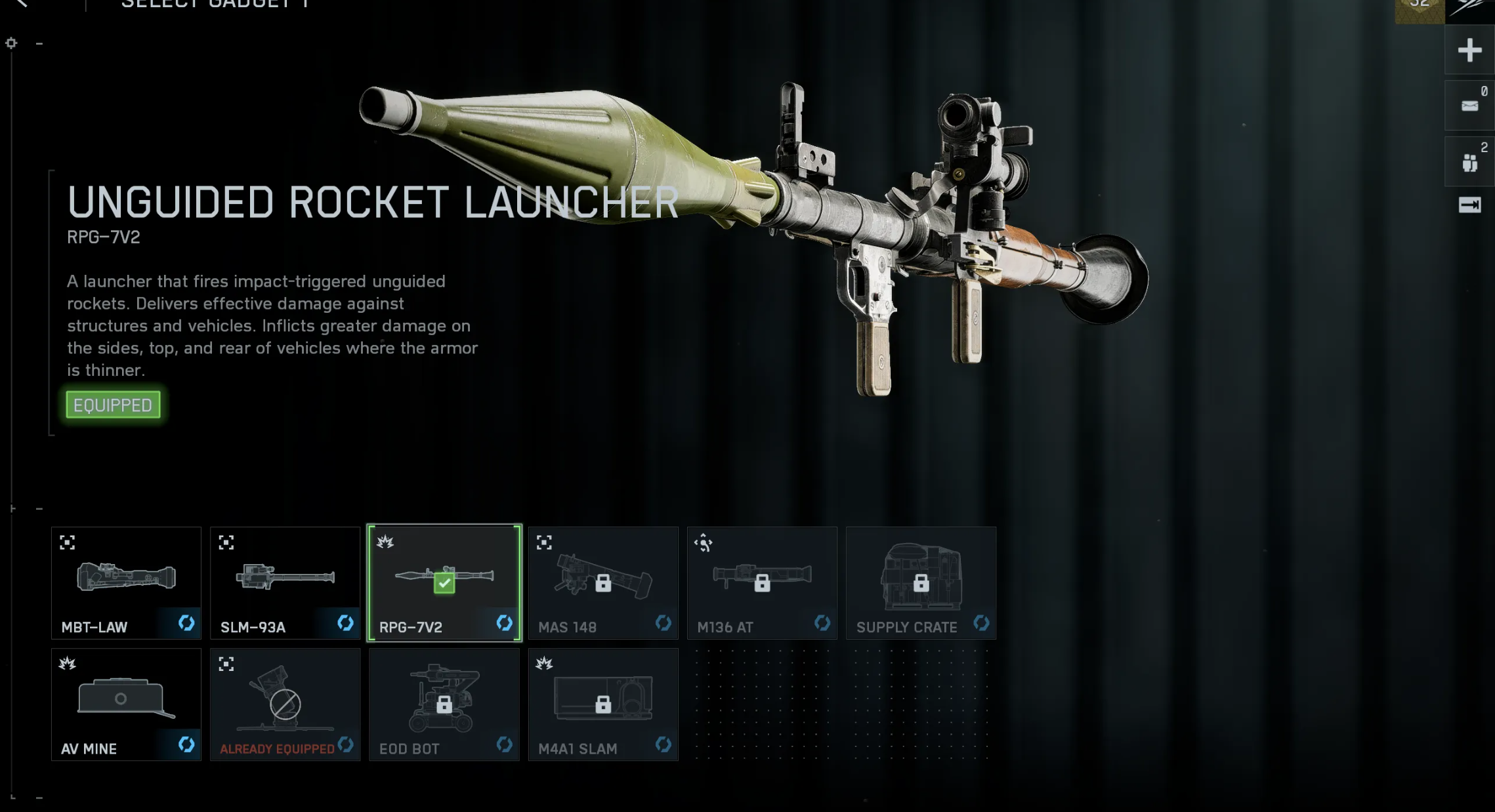The image size is (1495, 812).
Task: Choose the M4A1 SLAM gadget tile
Action: click(x=603, y=704)
